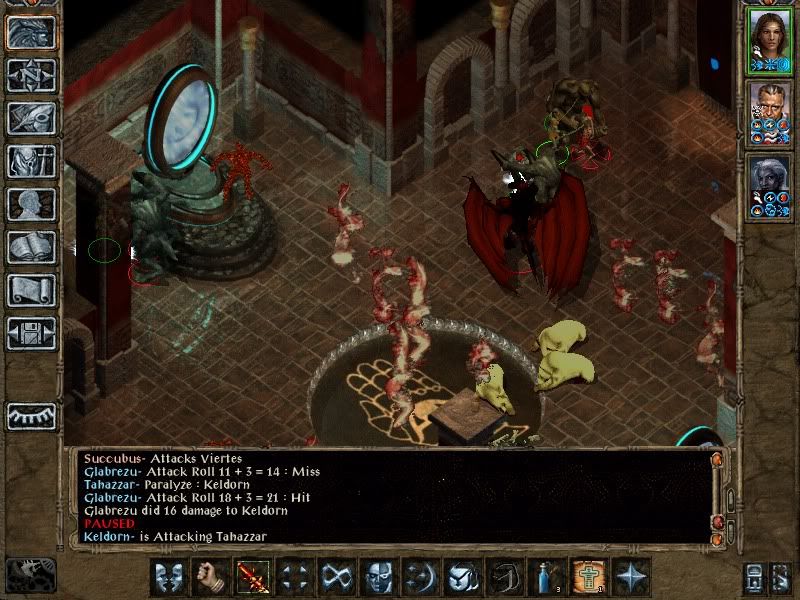Image resolution: width=800 pixels, height=600 pixels.
Task: Click the four-pointed star special abilities button
Action: [630, 577]
